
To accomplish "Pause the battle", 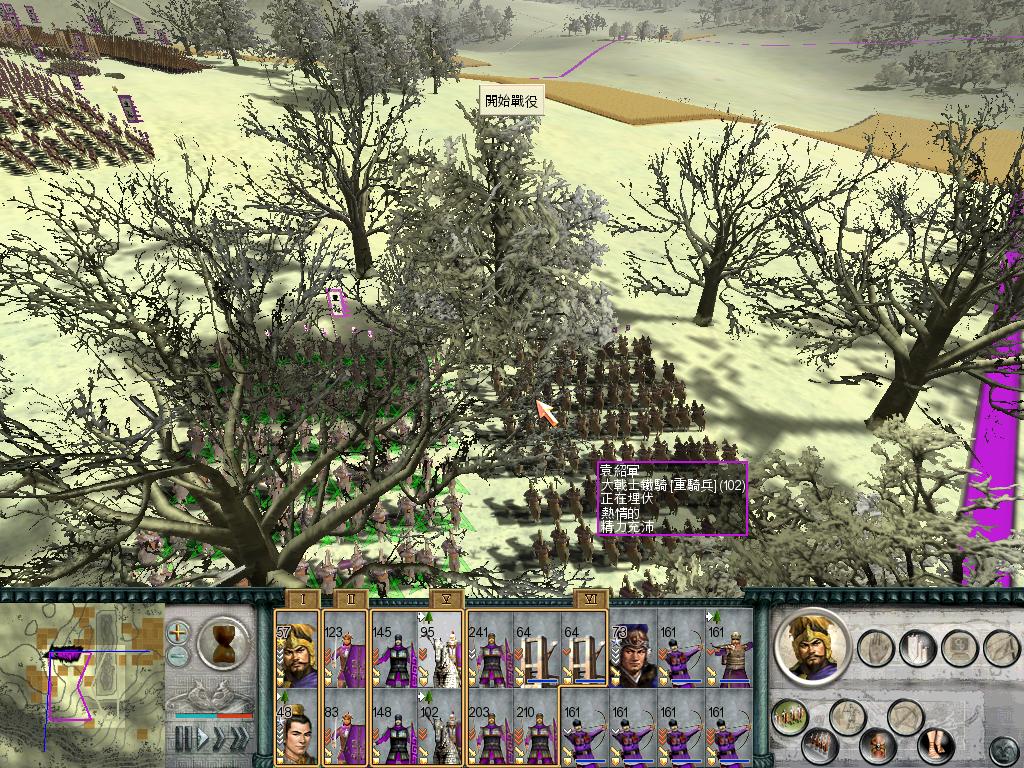I will (184, 739).
